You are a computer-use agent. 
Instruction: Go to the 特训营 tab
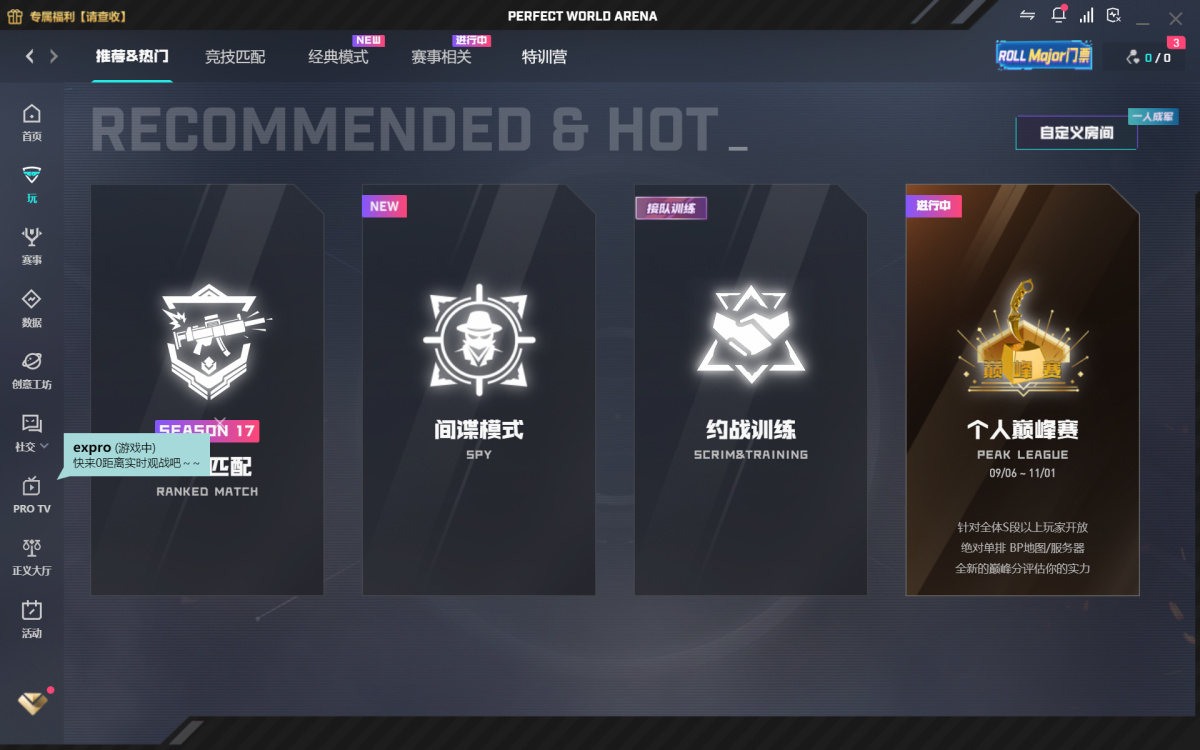pos(544,57)
